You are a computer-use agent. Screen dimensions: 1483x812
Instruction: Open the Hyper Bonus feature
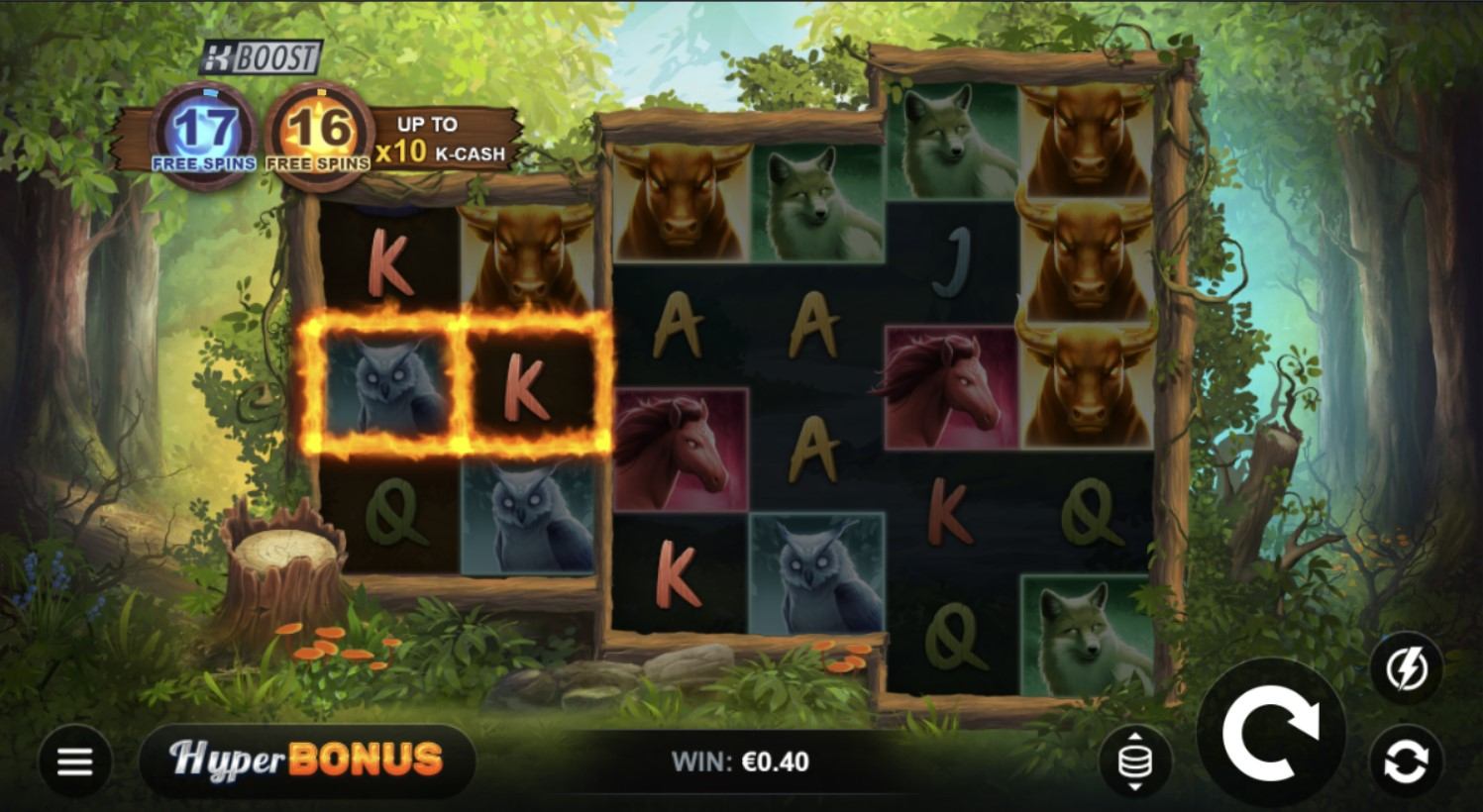[307, 760]
